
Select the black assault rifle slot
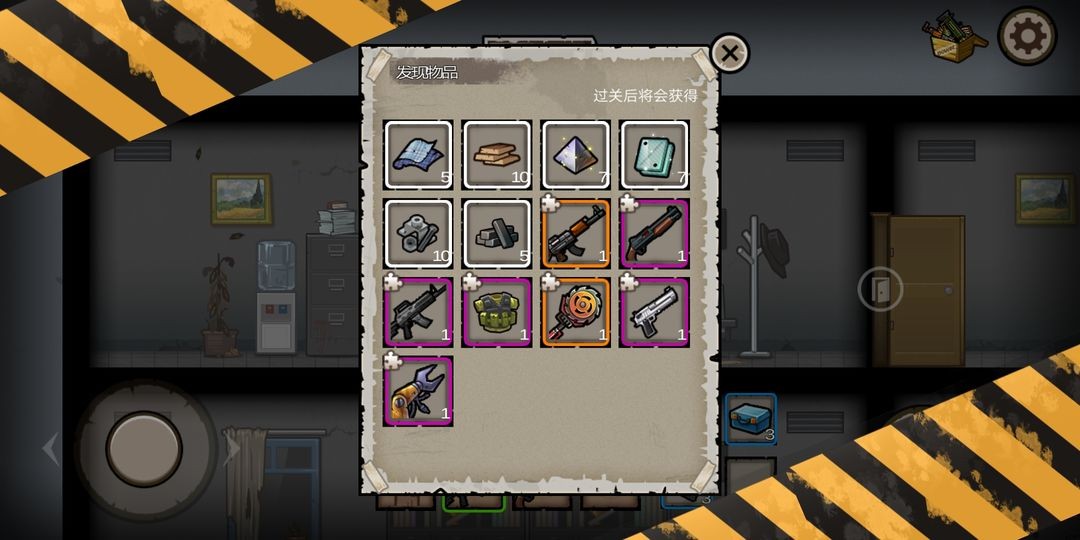click(418, 312)
